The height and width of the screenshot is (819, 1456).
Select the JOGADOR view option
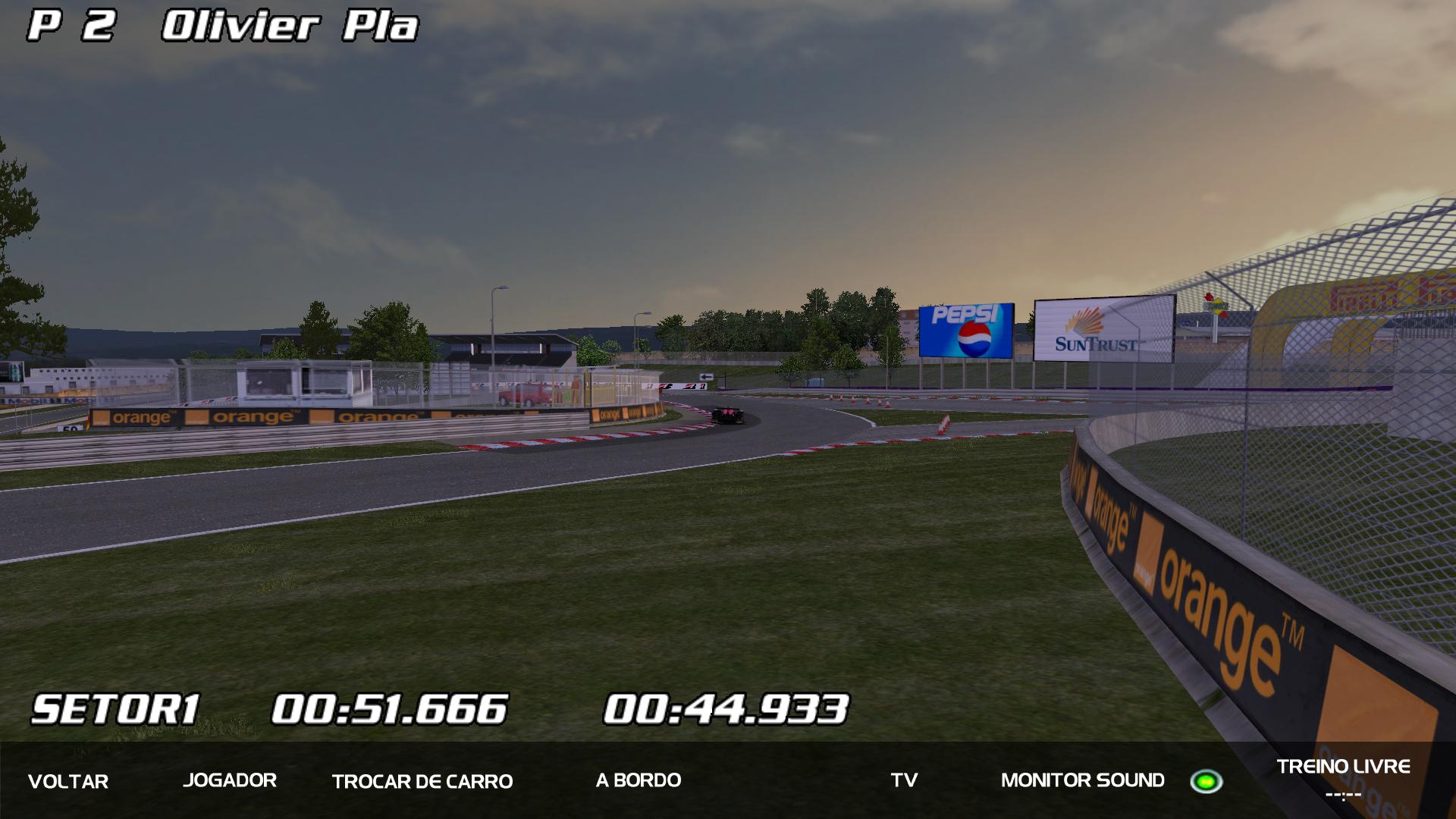click(x=230, y=780)
